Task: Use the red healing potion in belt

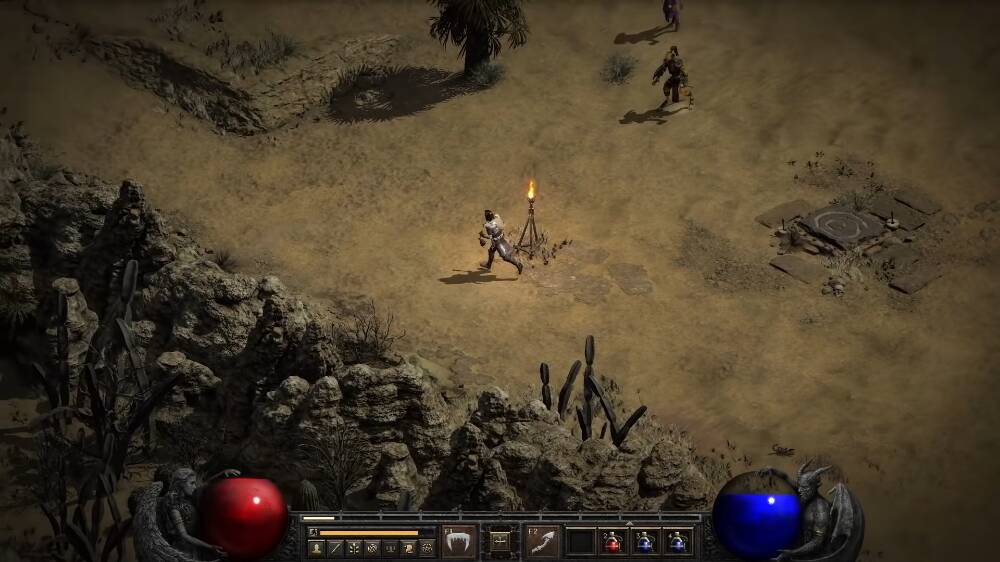Action: tap(612, 543)
